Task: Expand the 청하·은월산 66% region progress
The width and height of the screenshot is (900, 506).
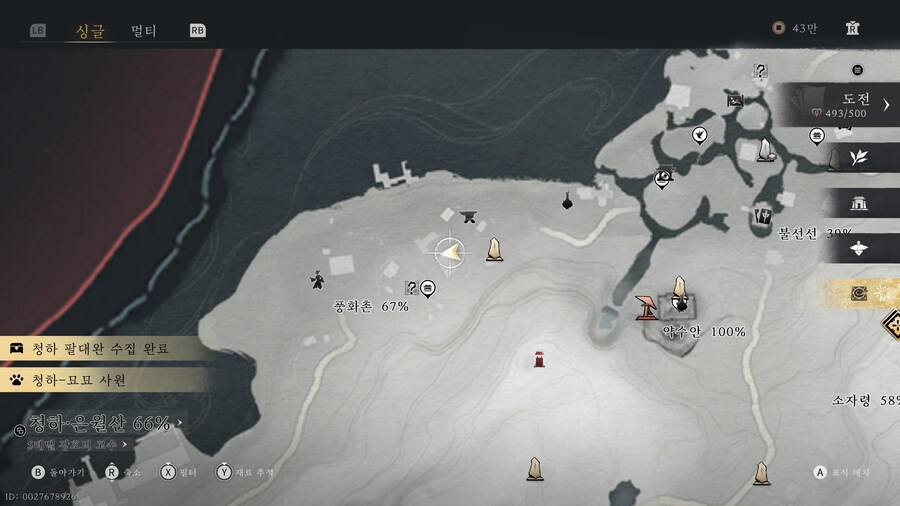Action: tap(100, 424)
